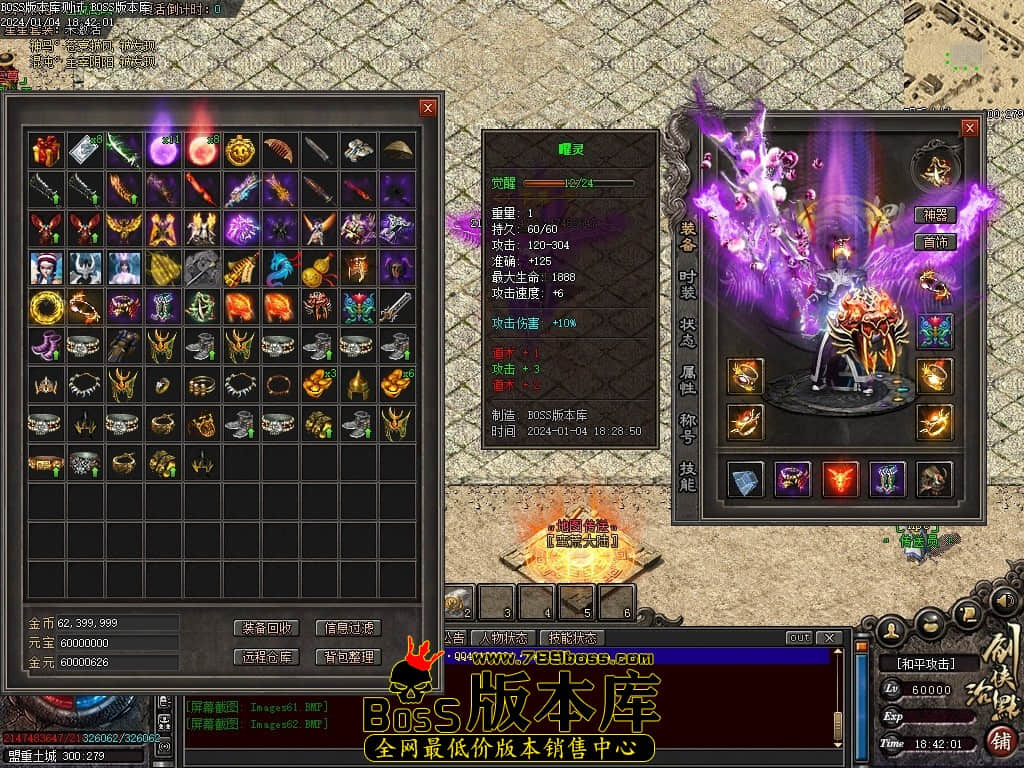1024x768 pixels.
Task: Open the 首饰 jewelry page
Action: click(935, 242)
